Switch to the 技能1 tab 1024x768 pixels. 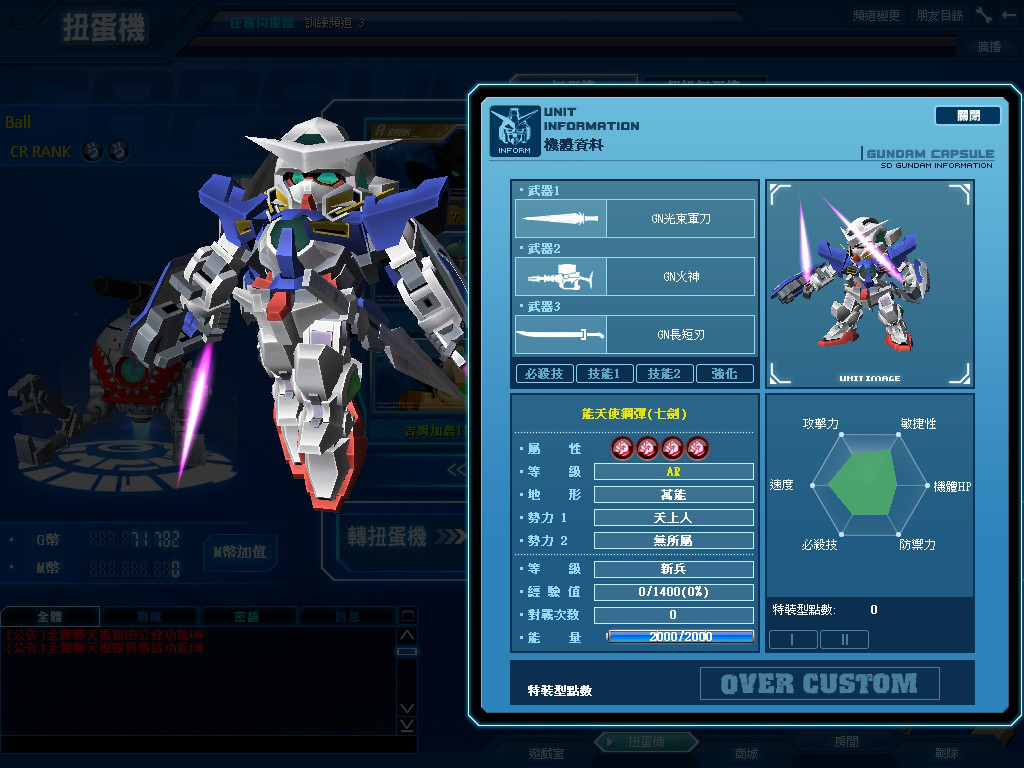(604, 374)
